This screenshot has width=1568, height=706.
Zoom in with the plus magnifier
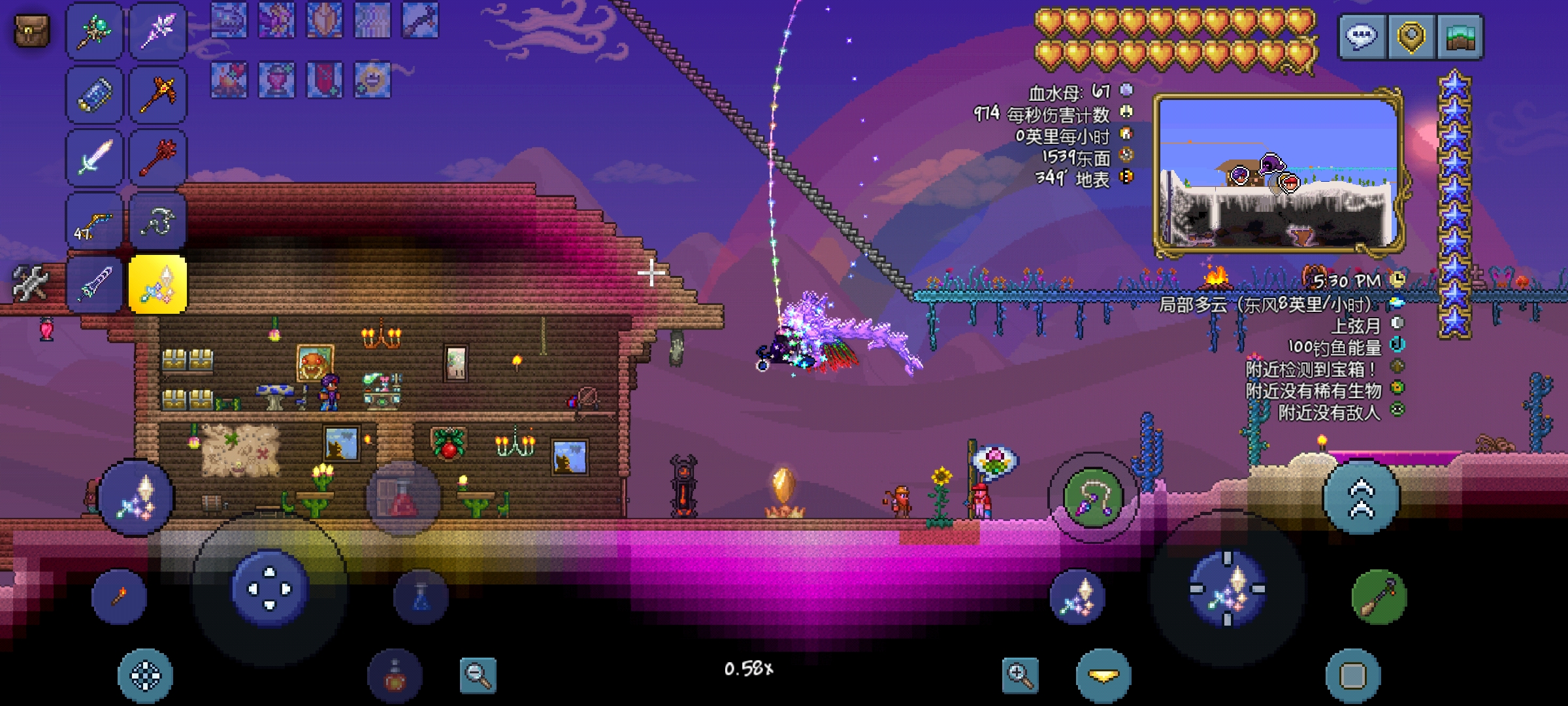1020,675
